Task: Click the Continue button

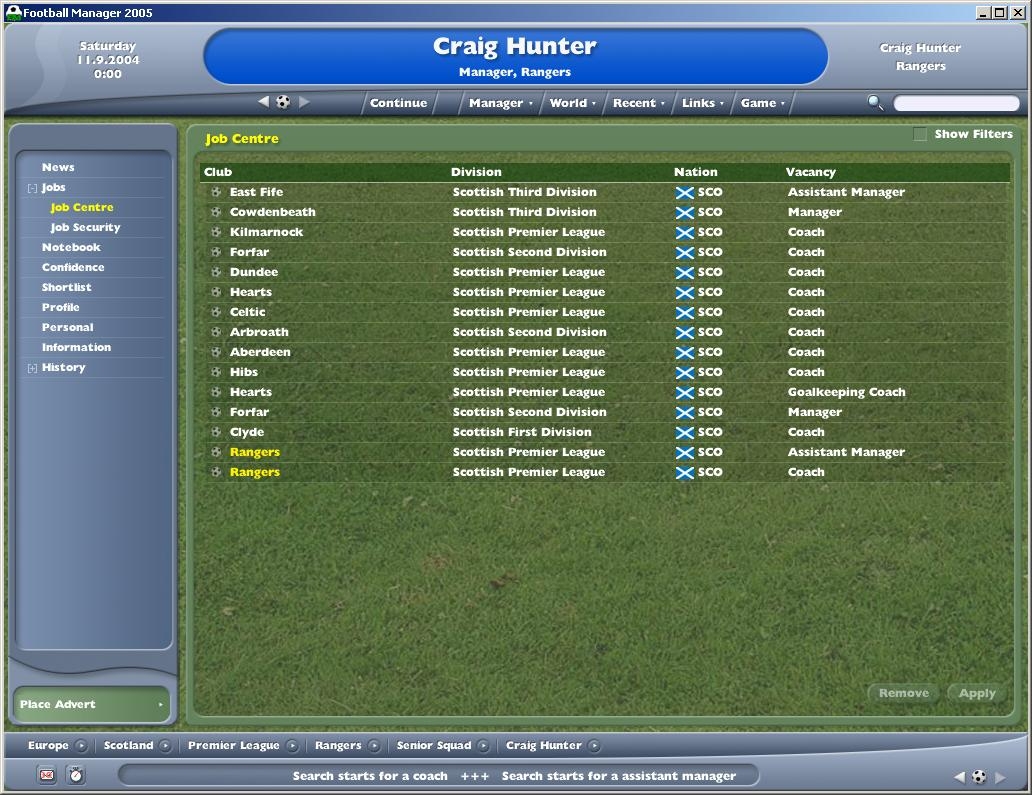Action: [398, 103]
